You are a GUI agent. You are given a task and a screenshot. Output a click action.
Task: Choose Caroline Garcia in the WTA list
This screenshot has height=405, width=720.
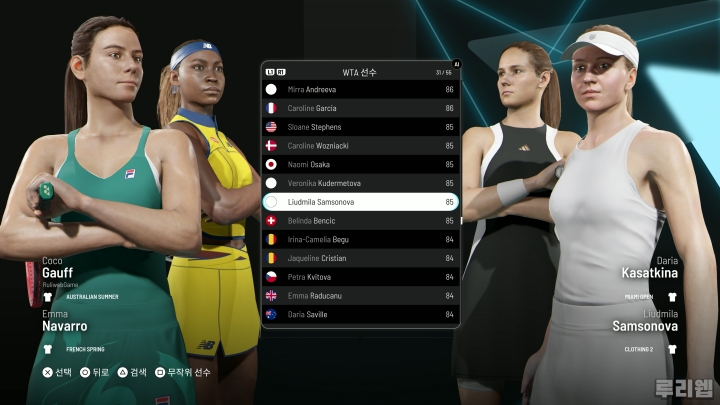coord(360,108)
